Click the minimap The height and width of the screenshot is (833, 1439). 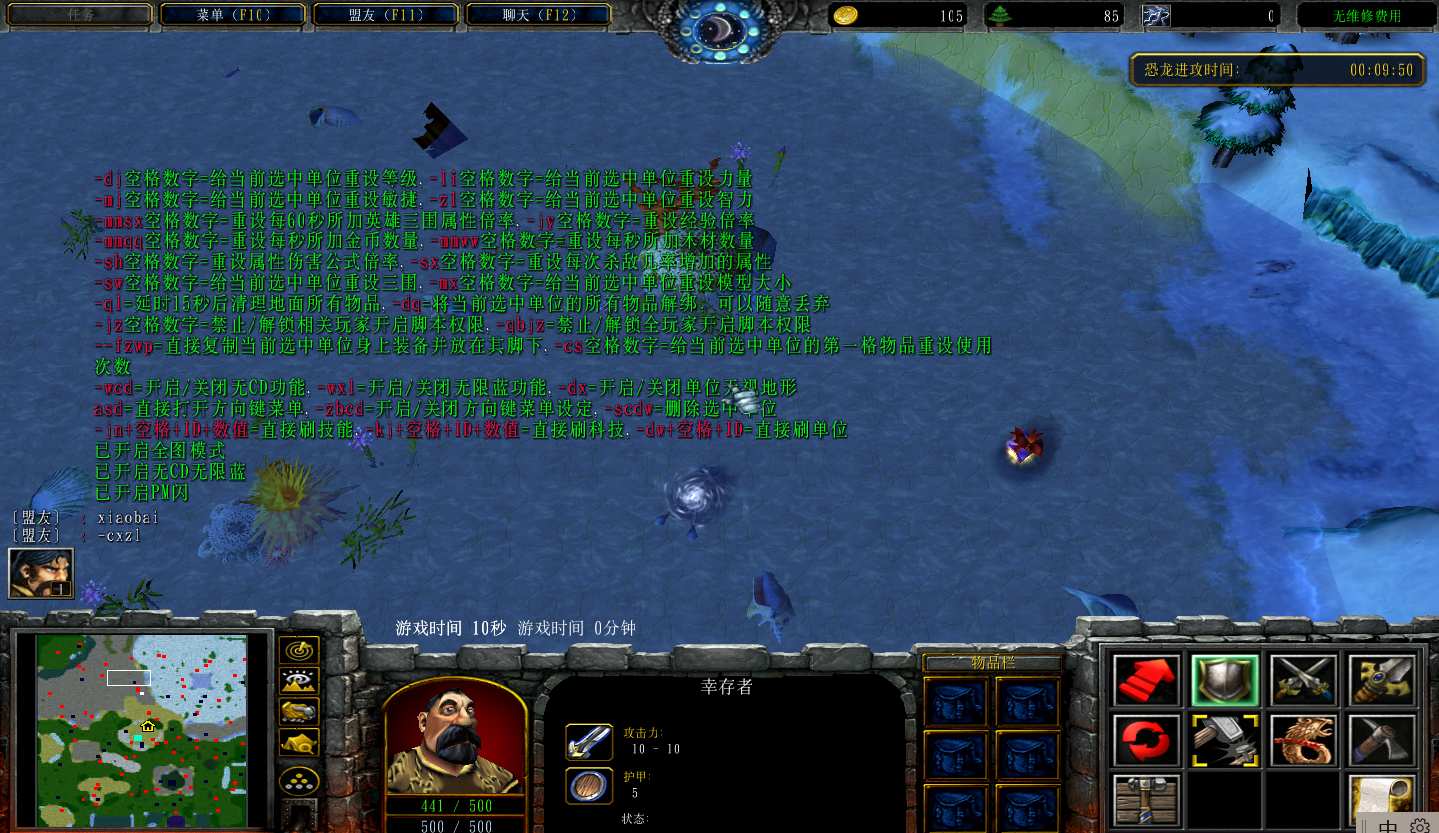coord(141,730)
